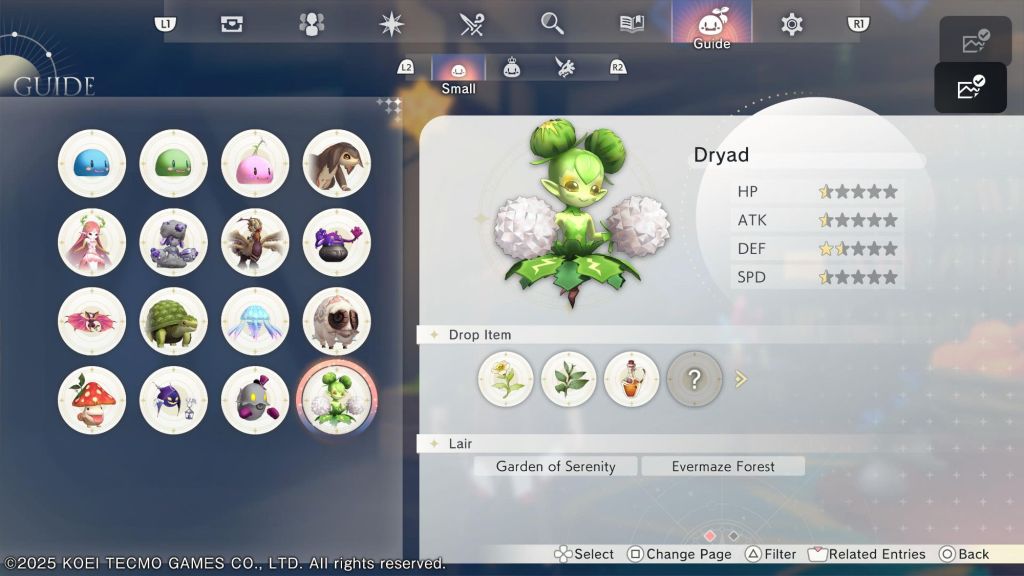
Task: Pick the blue jellyfish monster entry
Action: [255, 322]
